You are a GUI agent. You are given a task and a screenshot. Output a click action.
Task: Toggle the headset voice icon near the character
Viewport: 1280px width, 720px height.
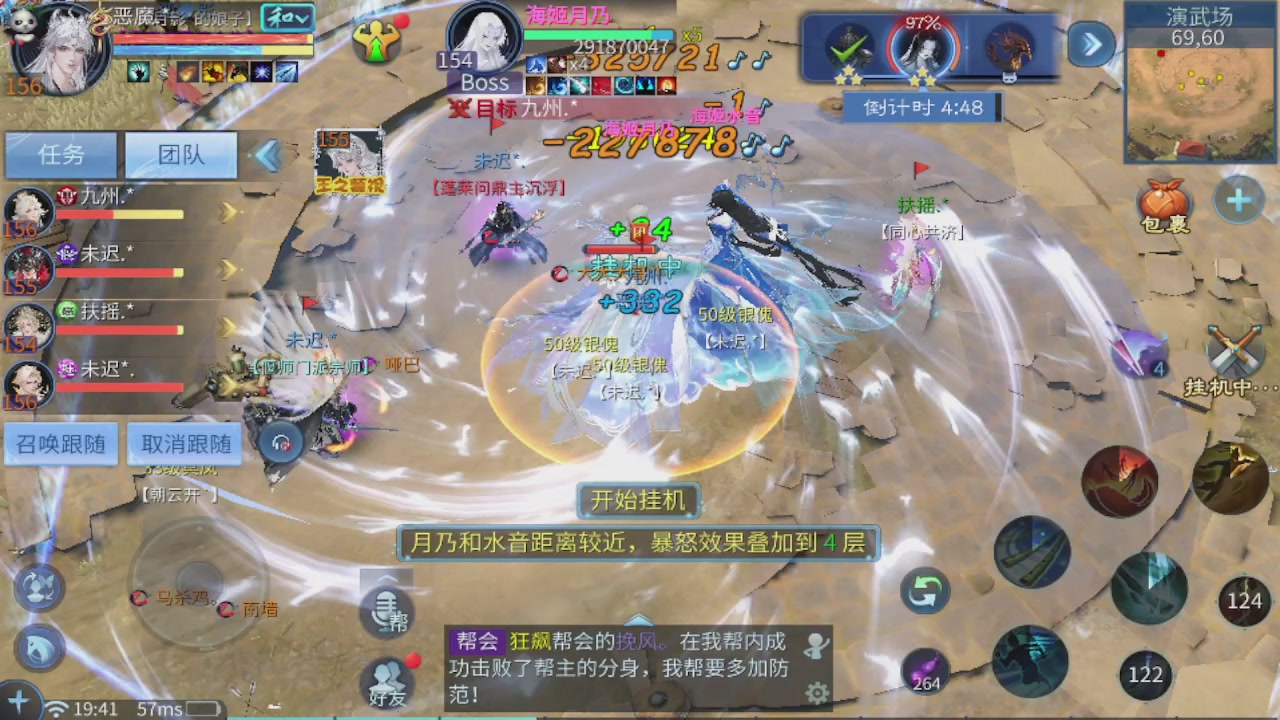click(x=280, y=440)
